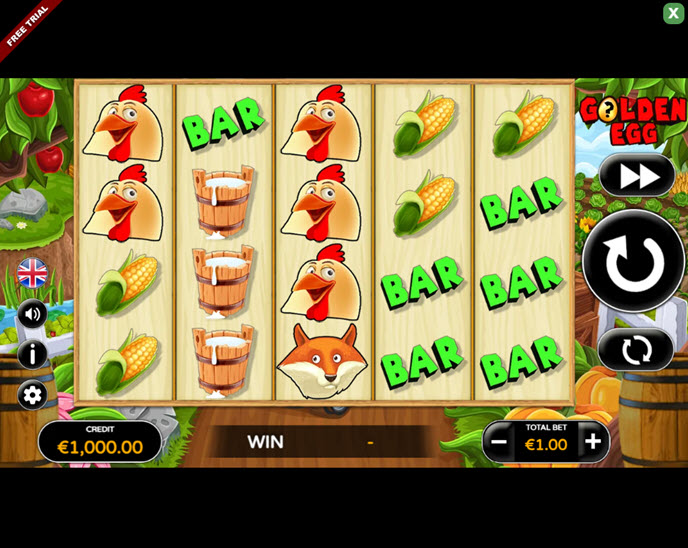The image size is (688, 548).
Task: Open the autoplay spin options
Action: 636,350
